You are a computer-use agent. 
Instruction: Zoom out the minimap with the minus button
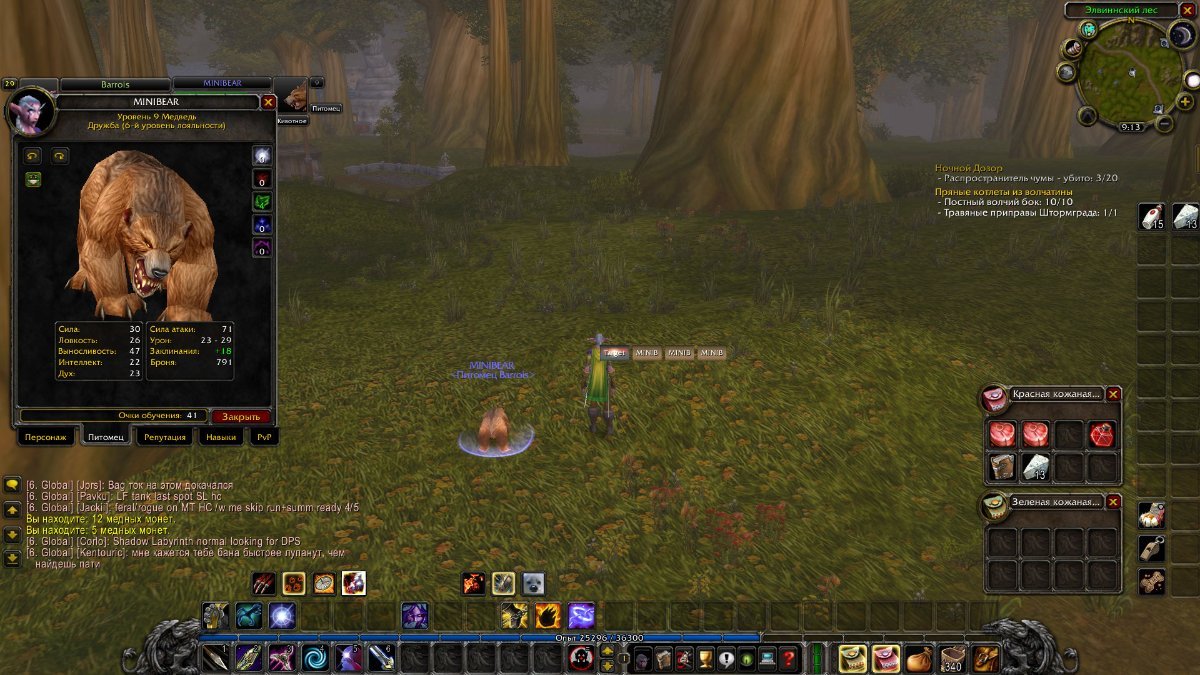1163,124
